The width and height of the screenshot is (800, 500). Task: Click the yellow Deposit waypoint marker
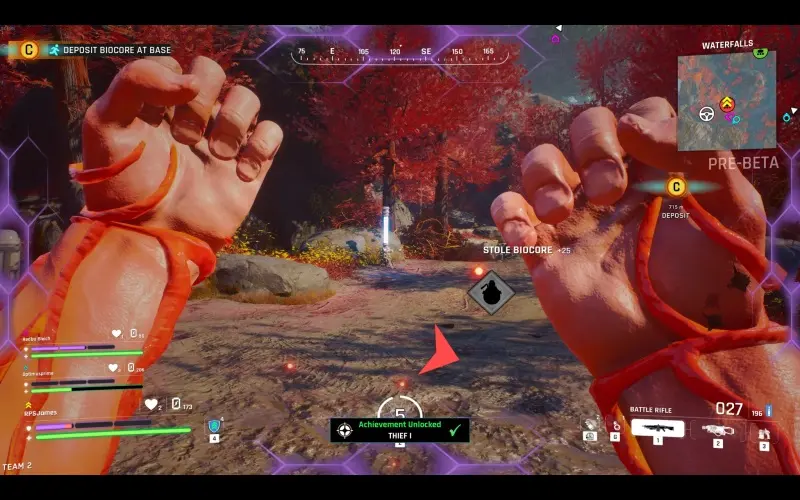676,186
